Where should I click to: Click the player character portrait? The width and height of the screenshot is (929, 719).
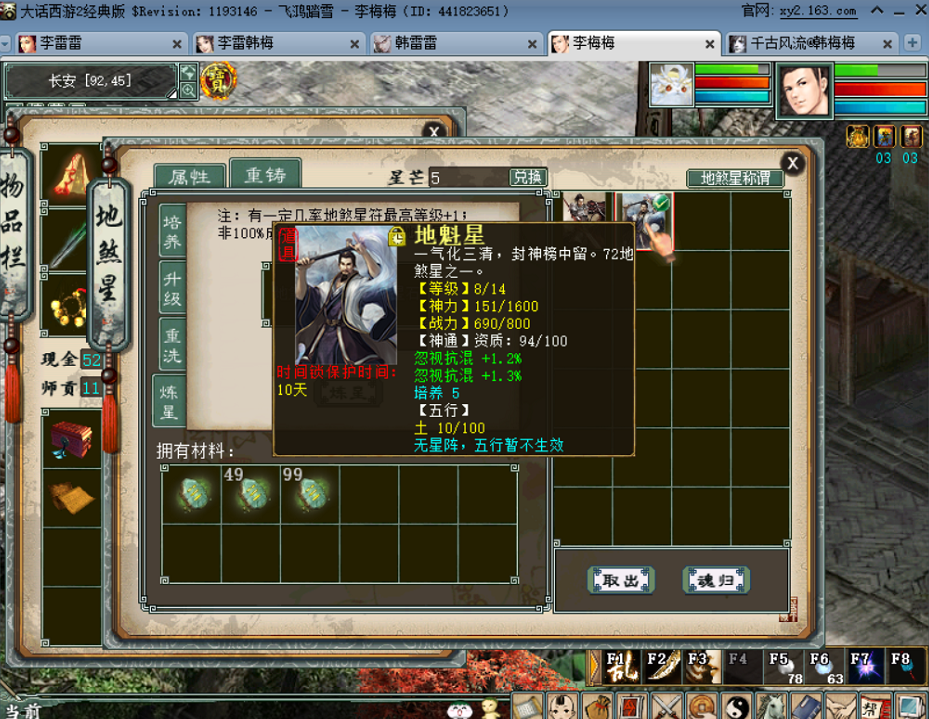(x=803, y=90)
